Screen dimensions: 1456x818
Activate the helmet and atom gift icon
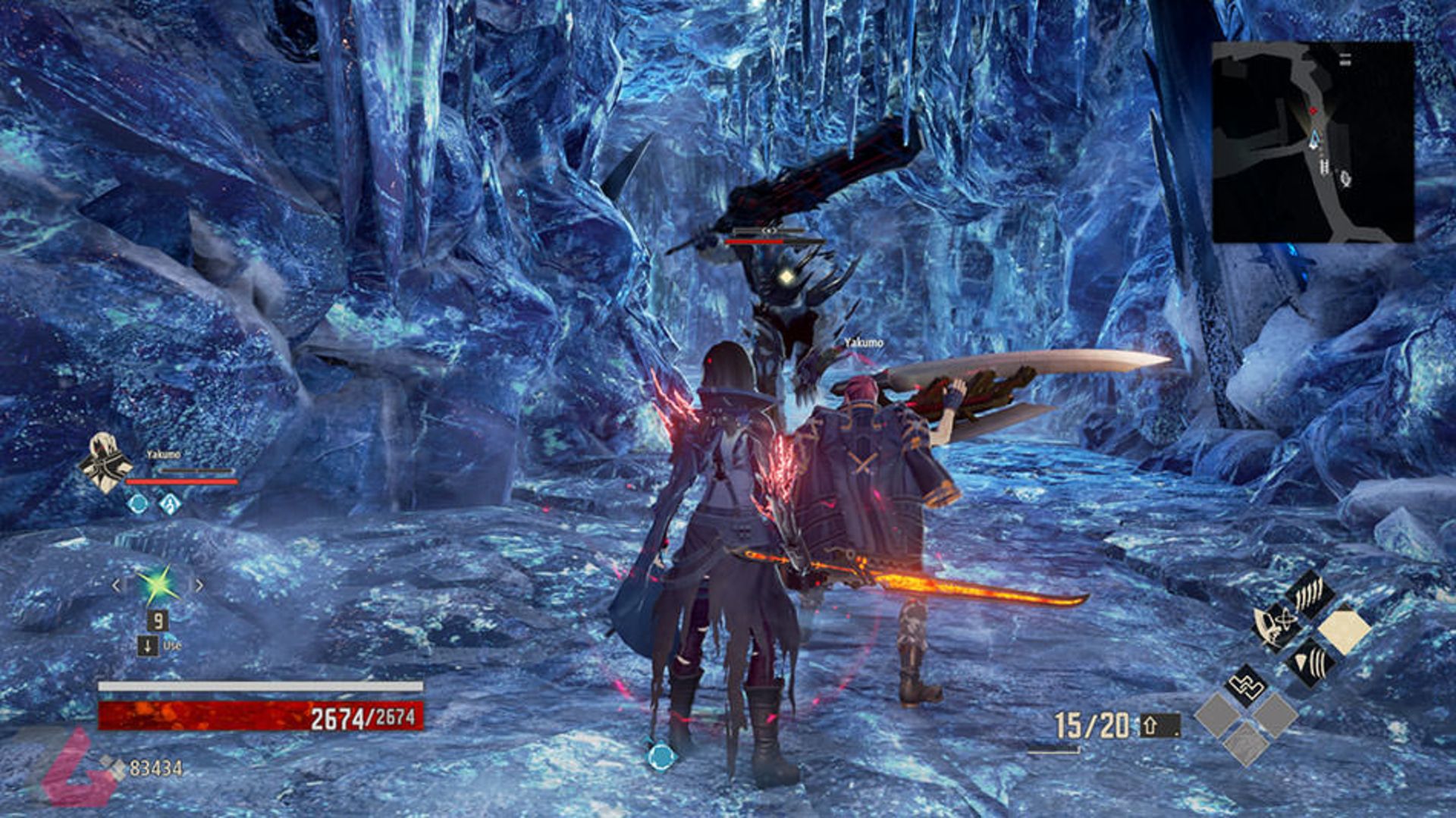pos(1276,626)
